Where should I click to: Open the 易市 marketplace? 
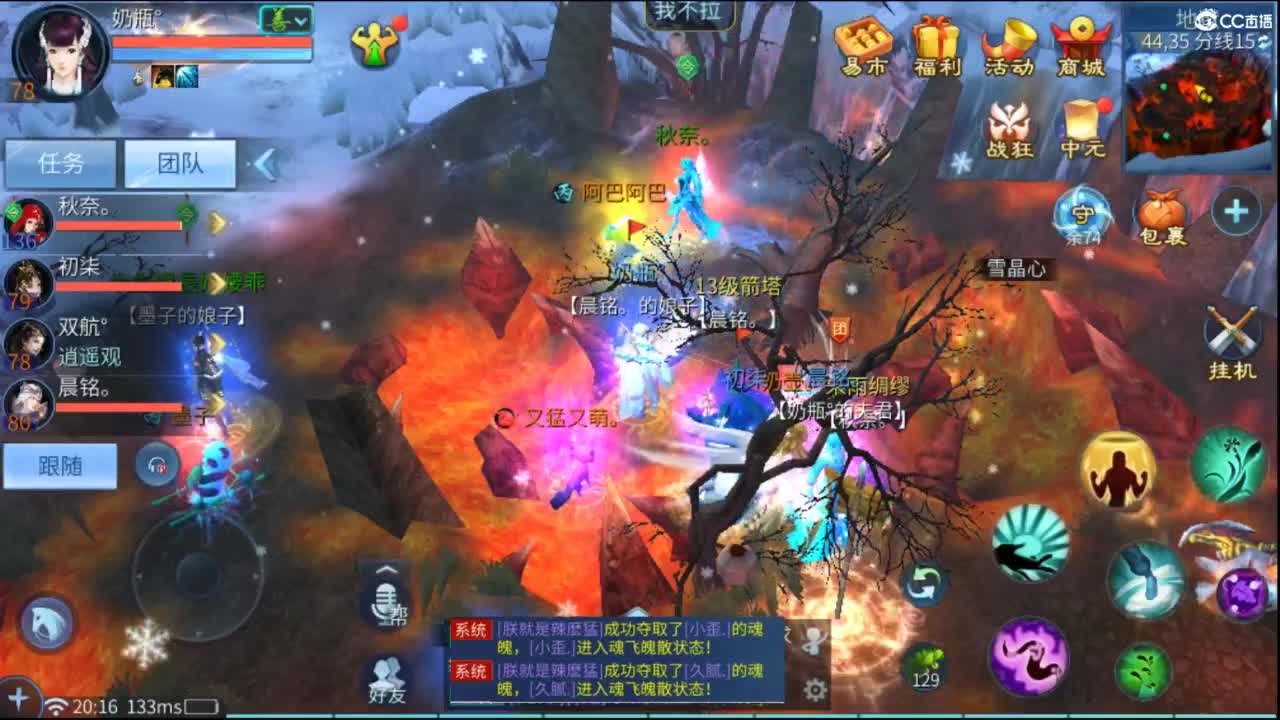point(863,45)
